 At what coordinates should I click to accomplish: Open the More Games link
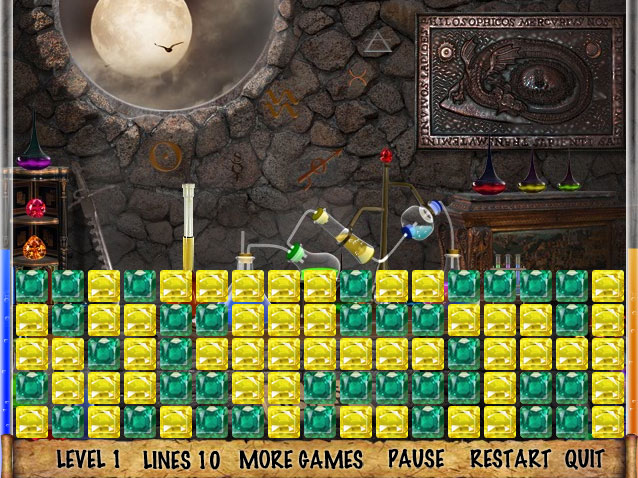click(301, 460)
